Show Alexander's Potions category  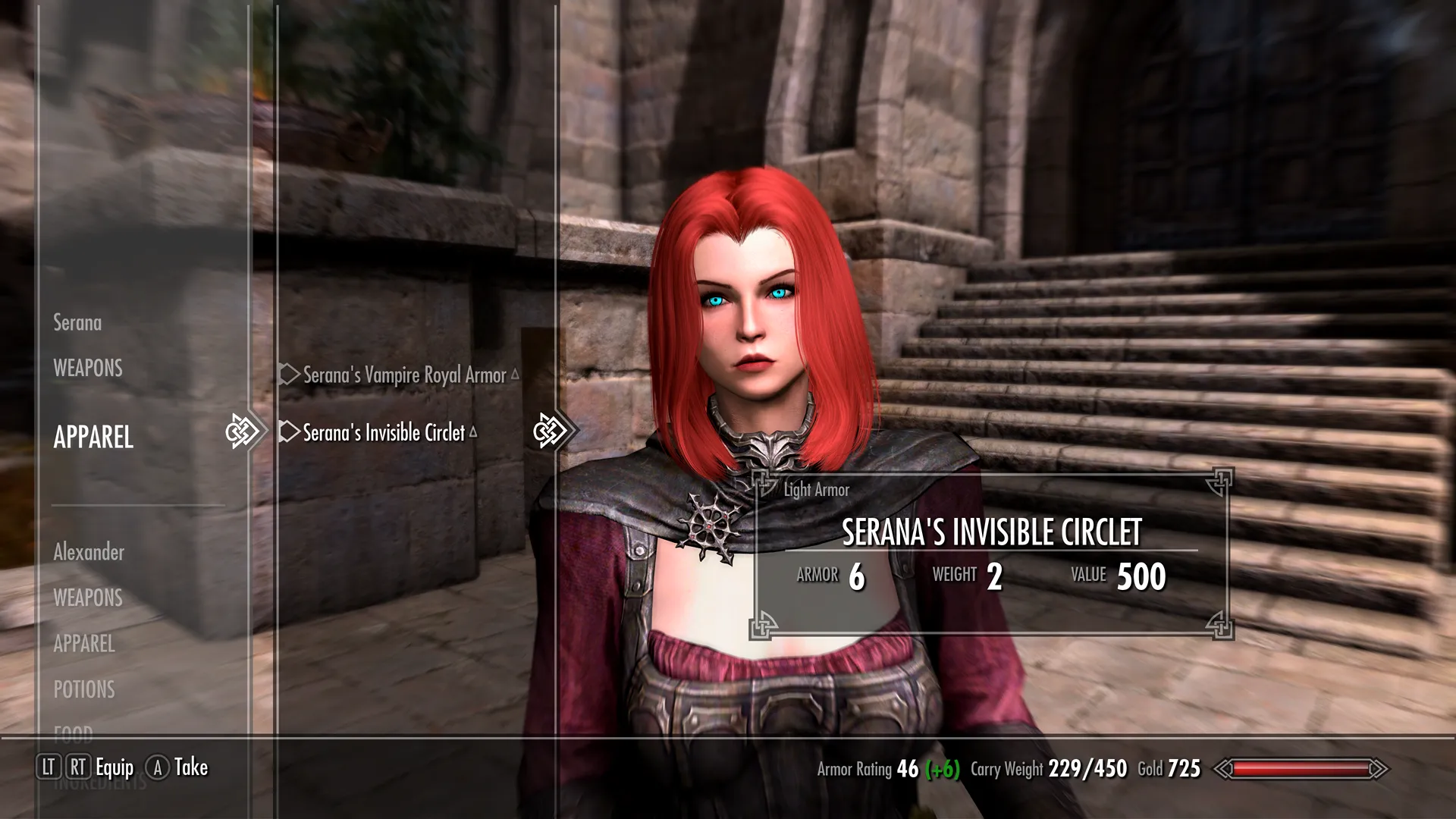tap(84, 689)
